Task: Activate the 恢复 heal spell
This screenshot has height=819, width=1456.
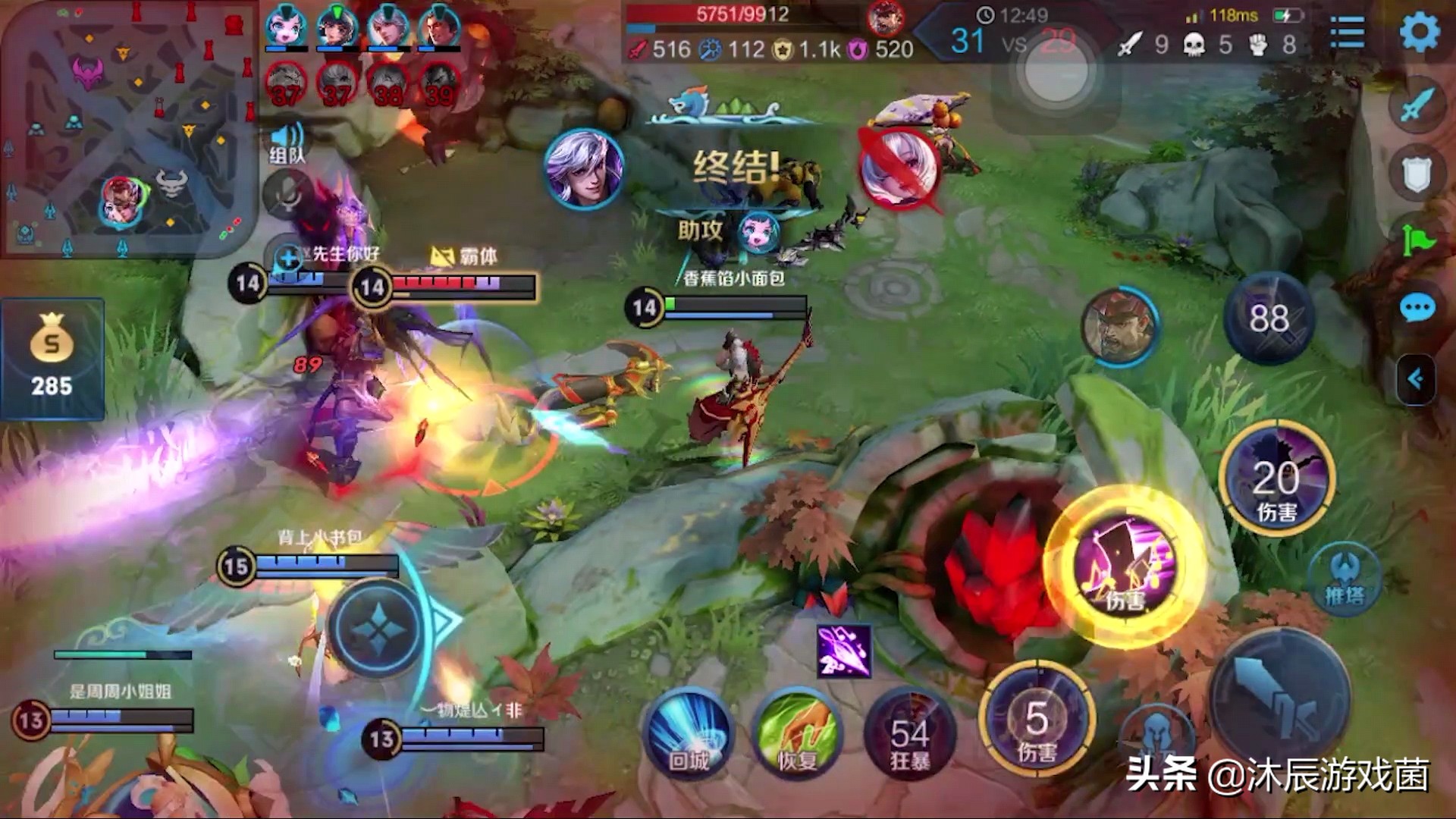Action: pos(798,733)
